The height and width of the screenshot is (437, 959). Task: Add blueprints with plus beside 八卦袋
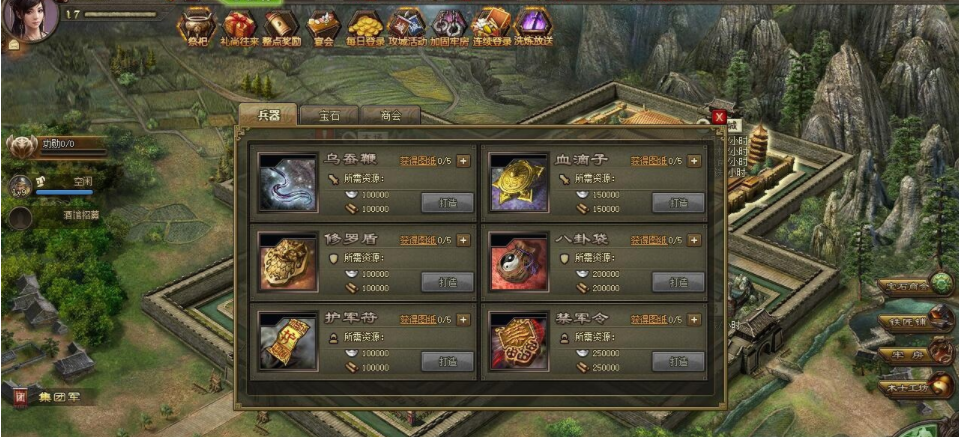(694, 240)
